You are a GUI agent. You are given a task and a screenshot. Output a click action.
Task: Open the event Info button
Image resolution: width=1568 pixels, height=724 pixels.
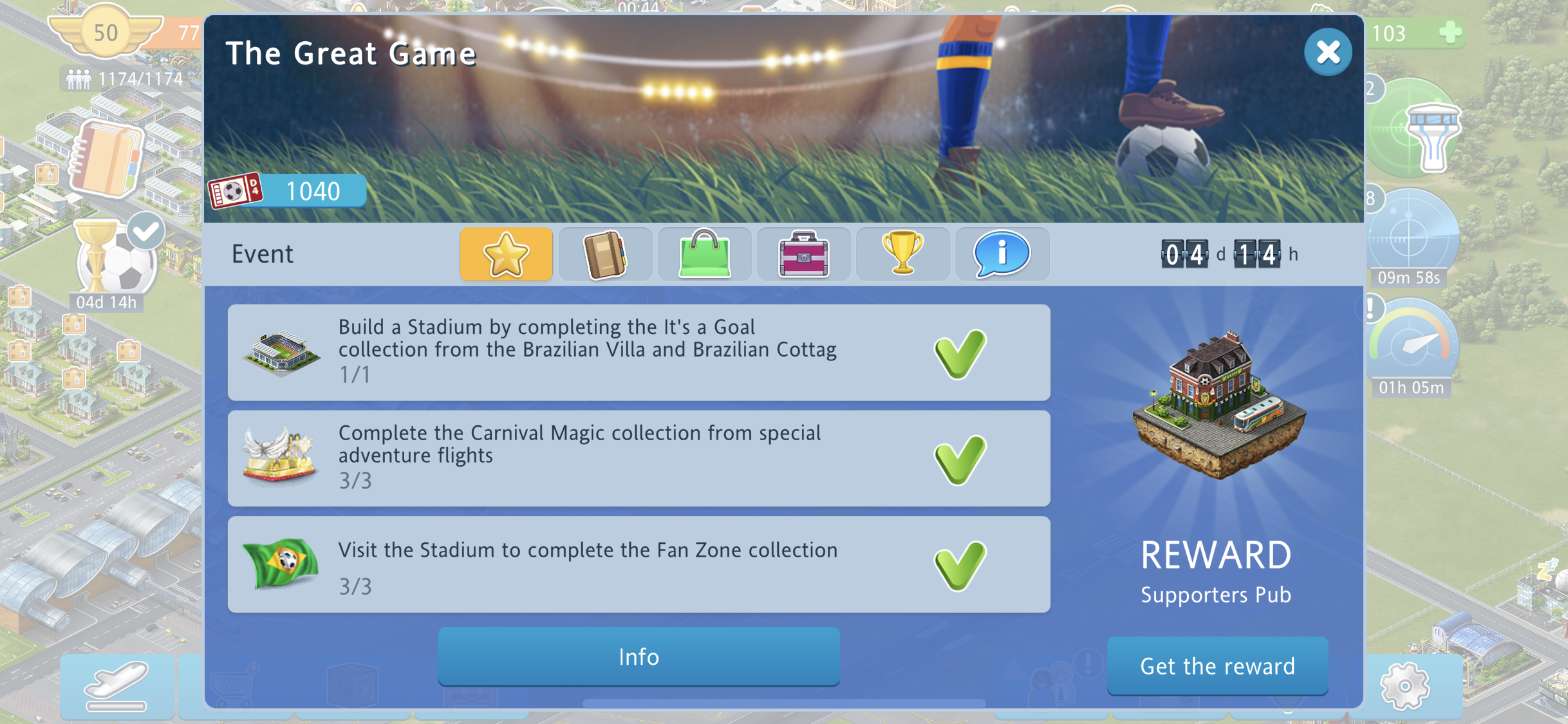point(639,656)
